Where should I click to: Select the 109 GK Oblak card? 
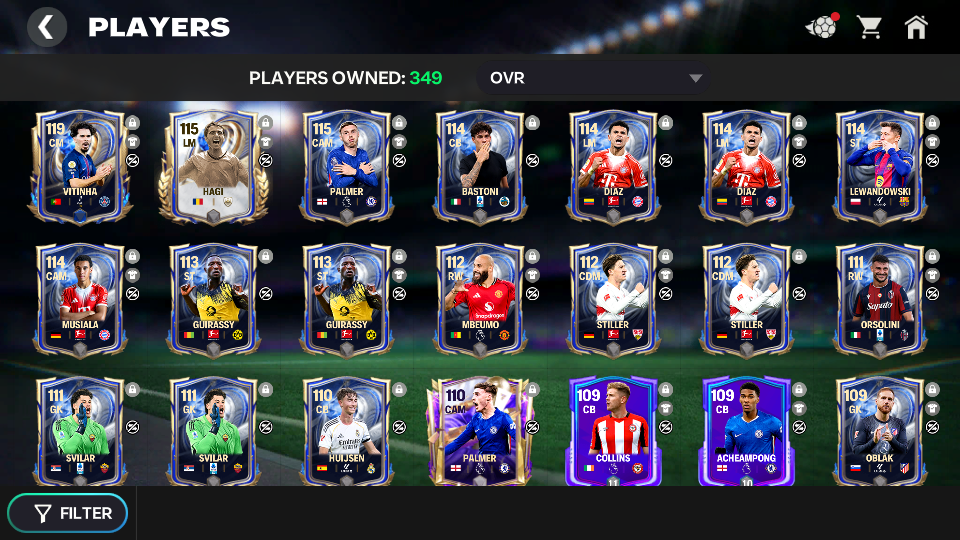click(880, 432)
